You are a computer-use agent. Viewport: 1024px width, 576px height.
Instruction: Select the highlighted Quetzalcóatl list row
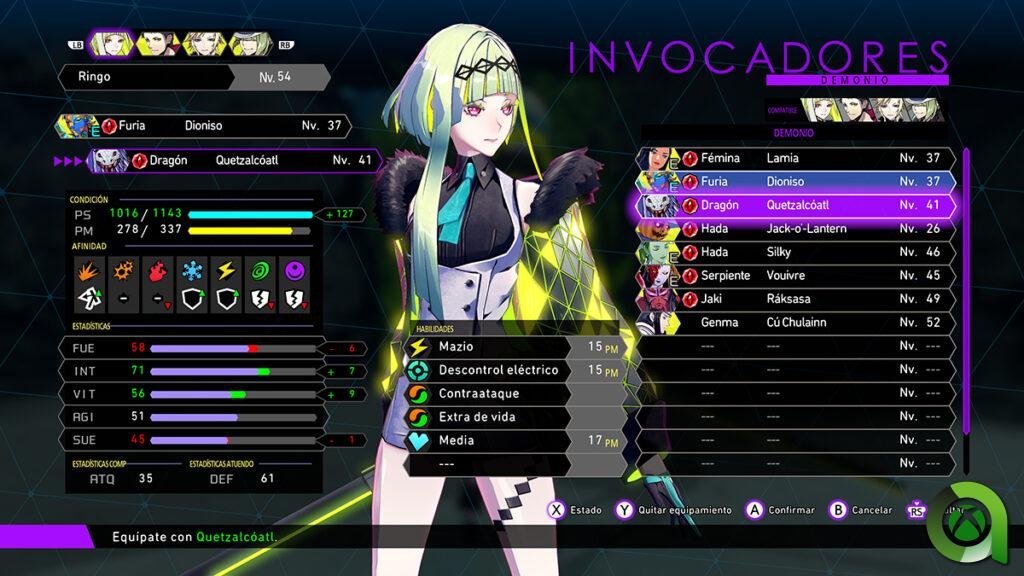795,205
